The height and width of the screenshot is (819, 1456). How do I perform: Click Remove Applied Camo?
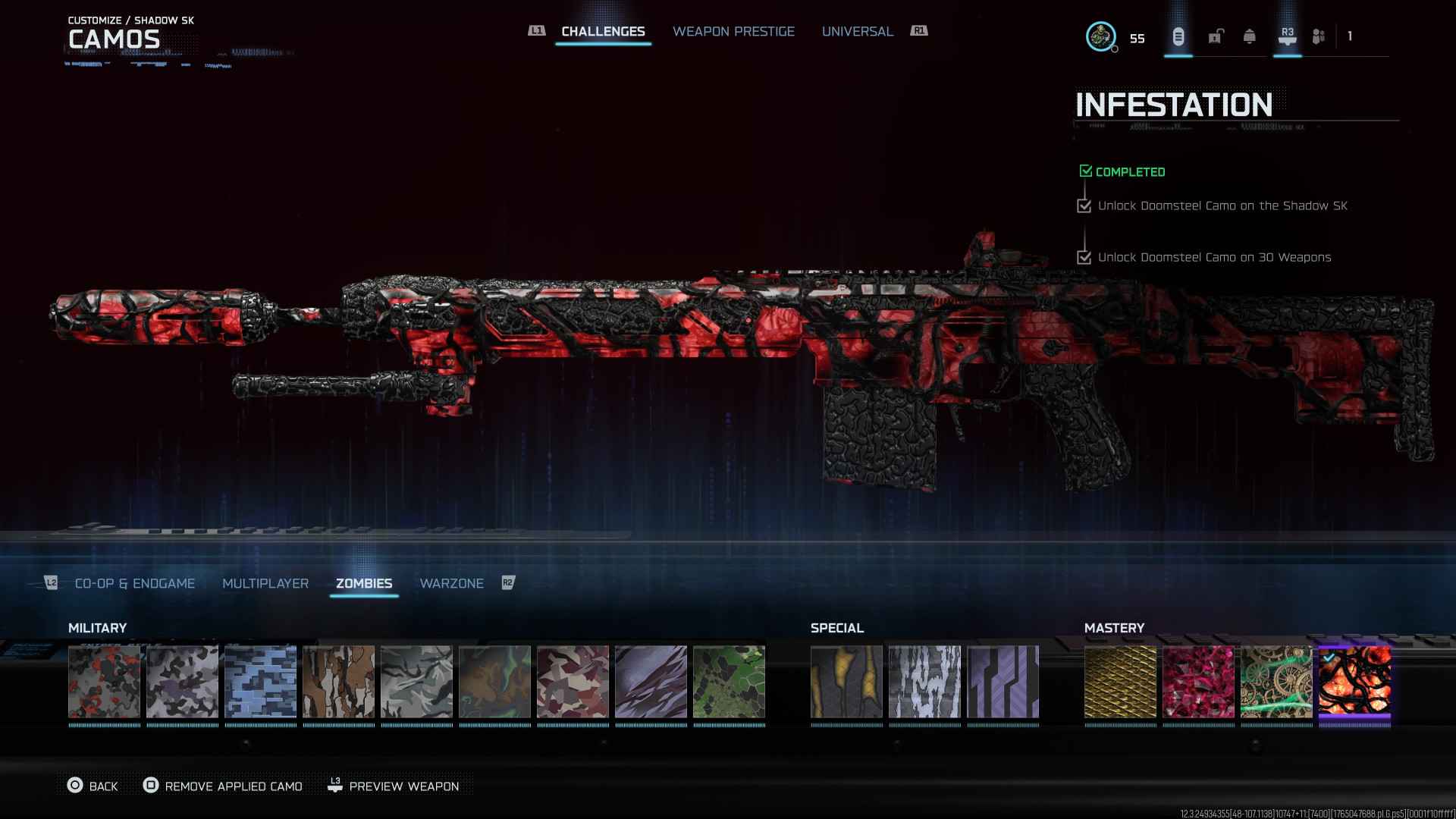click(x=223, y=786)
